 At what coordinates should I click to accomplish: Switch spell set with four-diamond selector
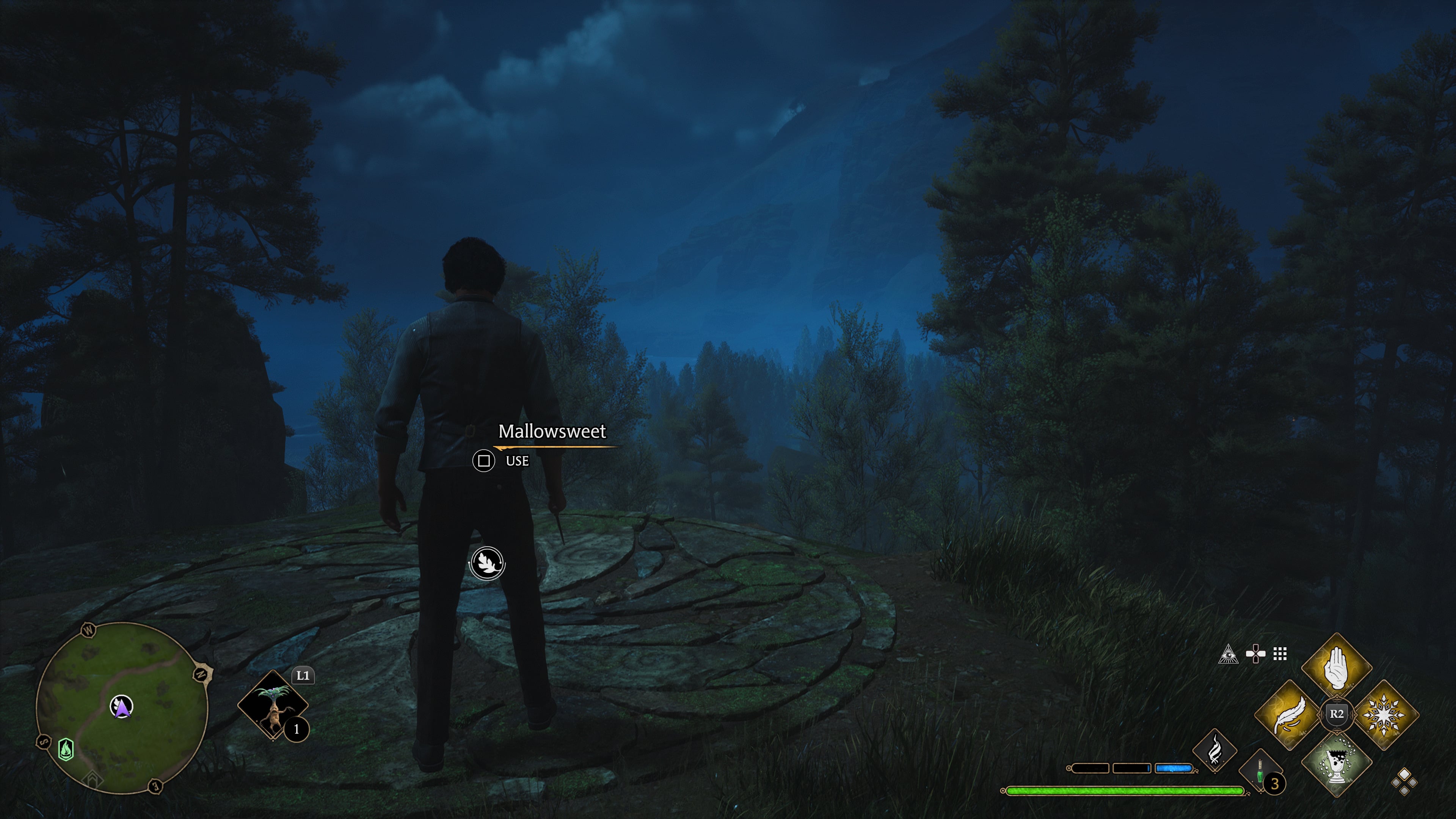point(1404,782)
